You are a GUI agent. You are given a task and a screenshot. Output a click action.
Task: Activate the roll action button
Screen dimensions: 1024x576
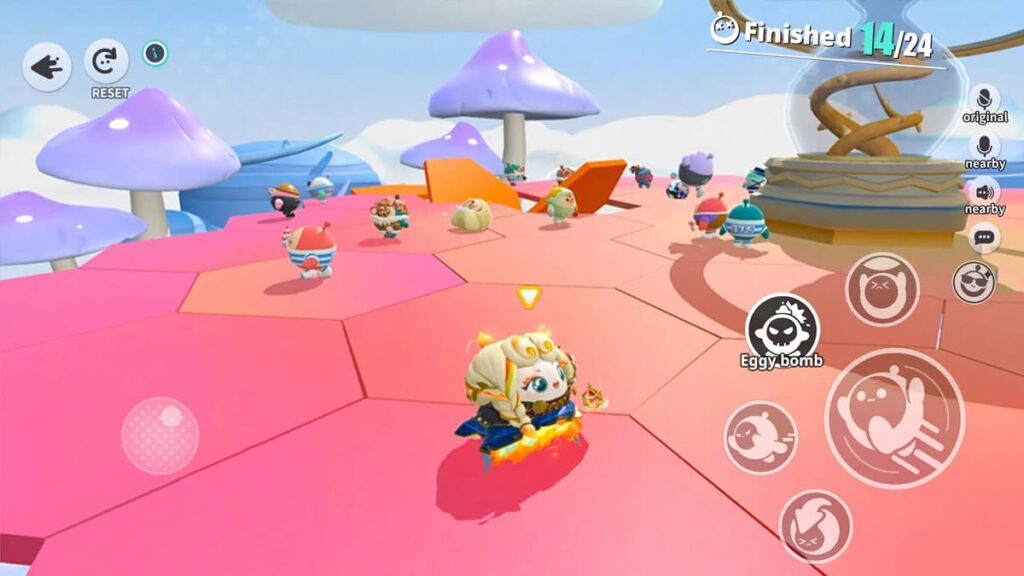tap(760, 437)
